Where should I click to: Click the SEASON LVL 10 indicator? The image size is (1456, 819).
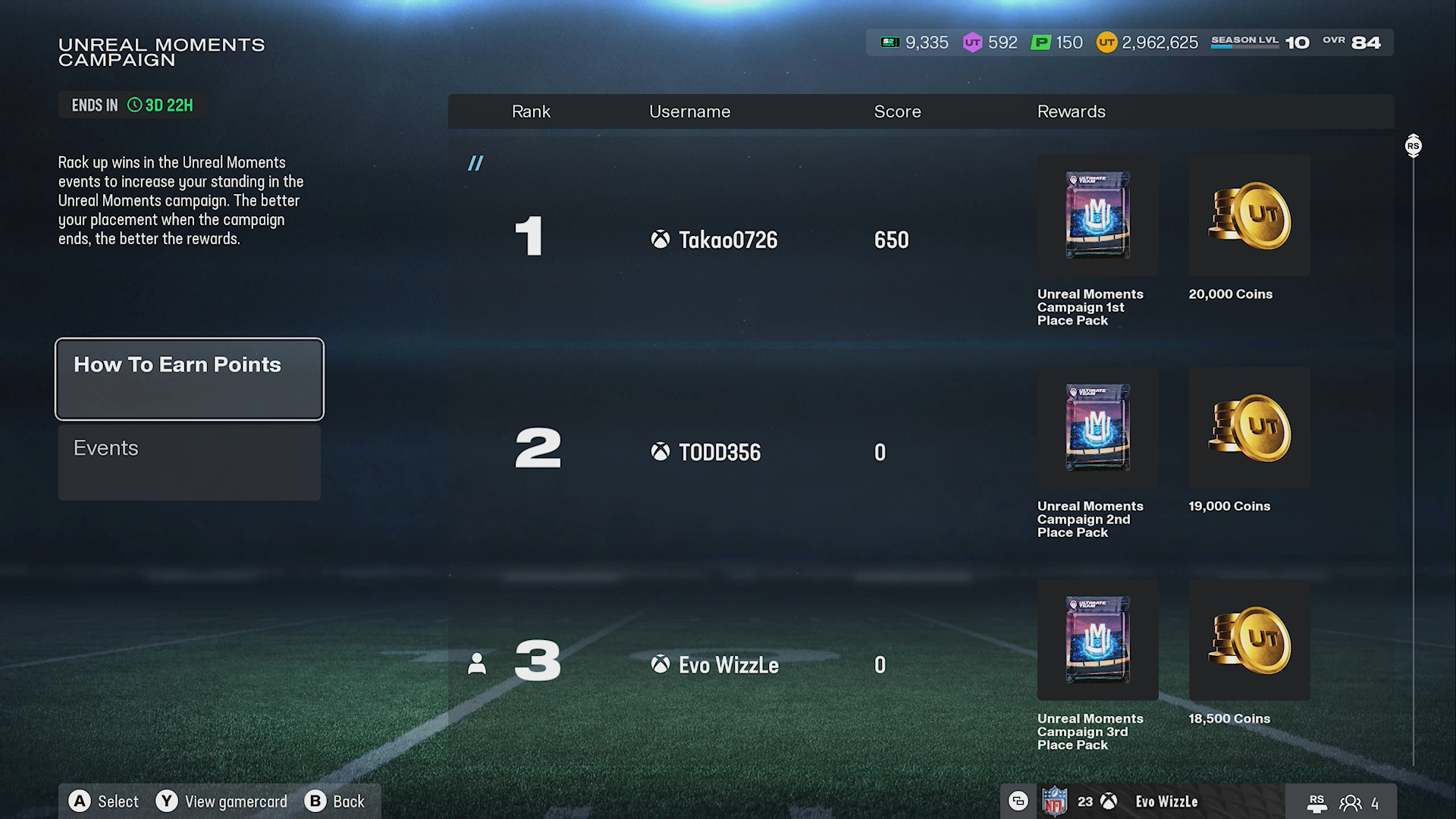point(1259,42)
